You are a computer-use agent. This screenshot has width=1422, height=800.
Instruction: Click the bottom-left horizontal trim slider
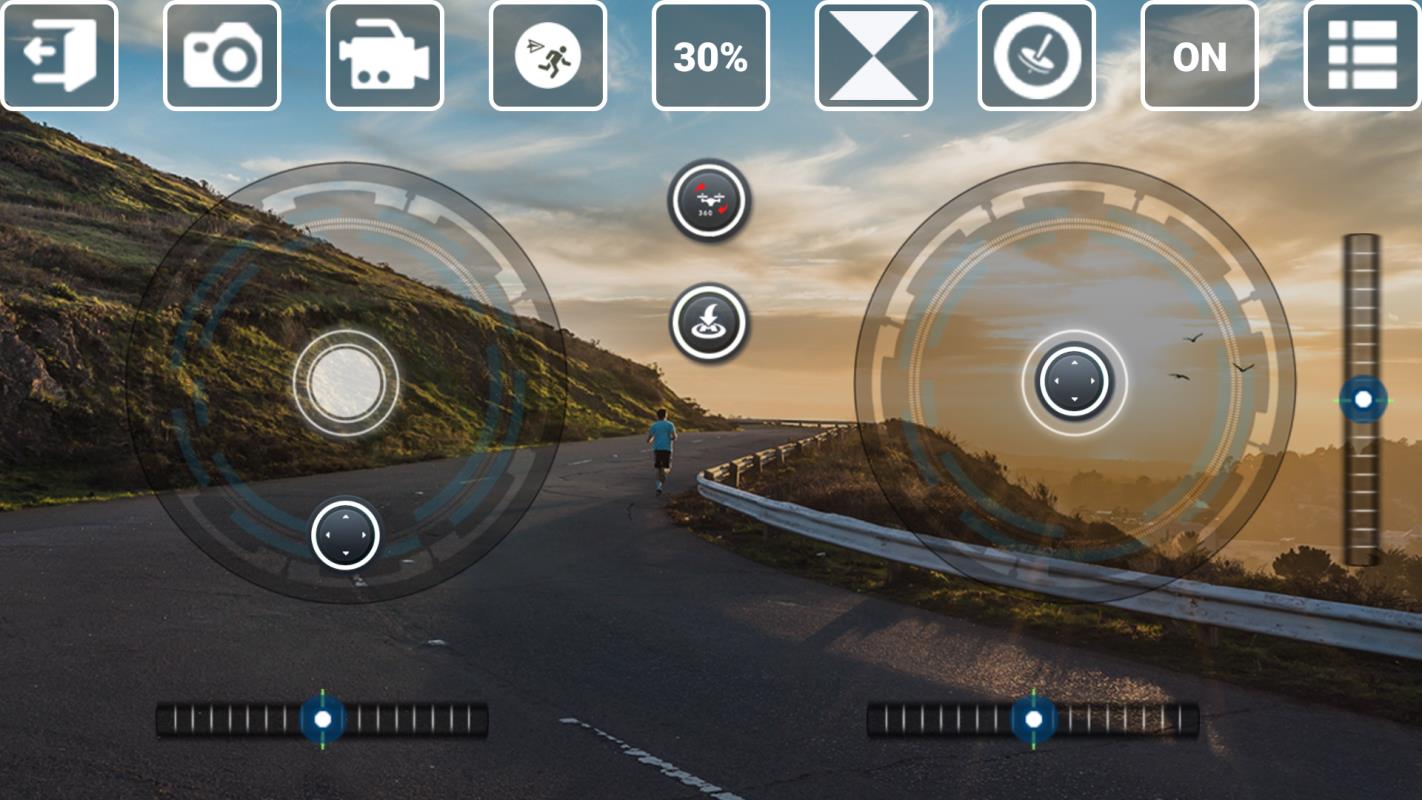click(x=322, y=719)
